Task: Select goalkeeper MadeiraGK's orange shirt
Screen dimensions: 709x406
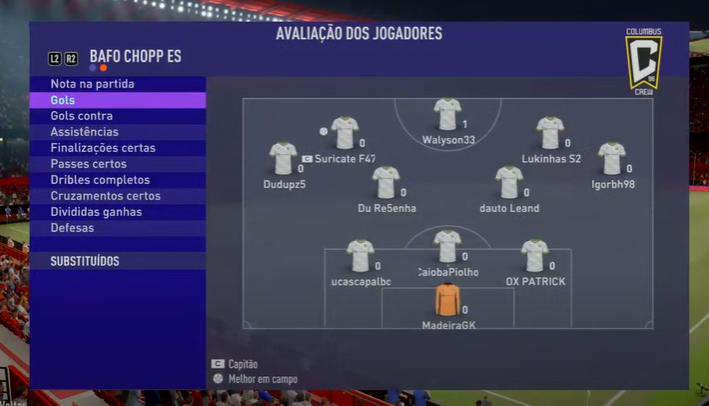Action: pos(447,301)
